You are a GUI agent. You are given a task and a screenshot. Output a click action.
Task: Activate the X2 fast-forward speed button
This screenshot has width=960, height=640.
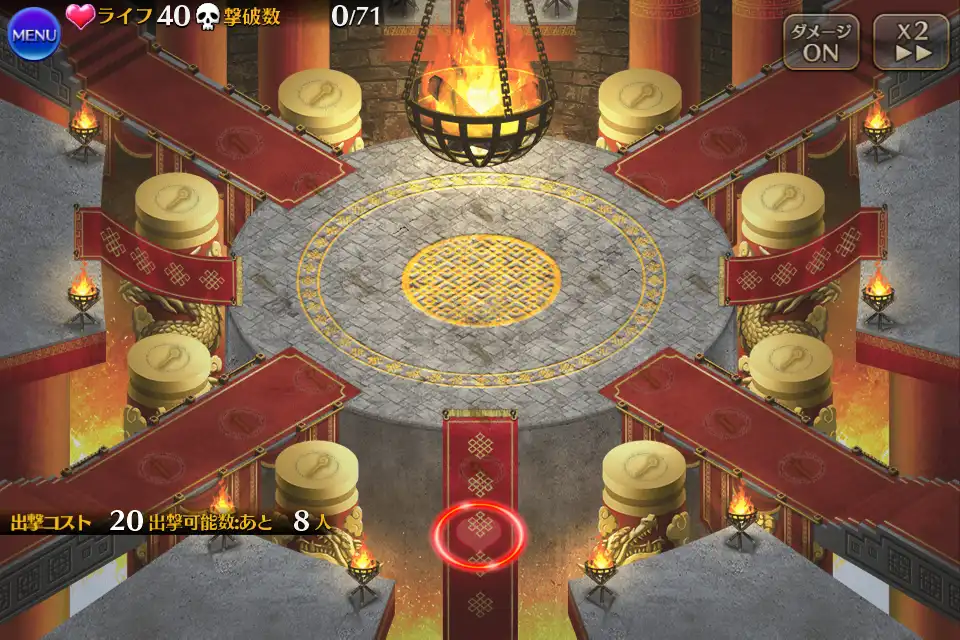tap(910, 42)
